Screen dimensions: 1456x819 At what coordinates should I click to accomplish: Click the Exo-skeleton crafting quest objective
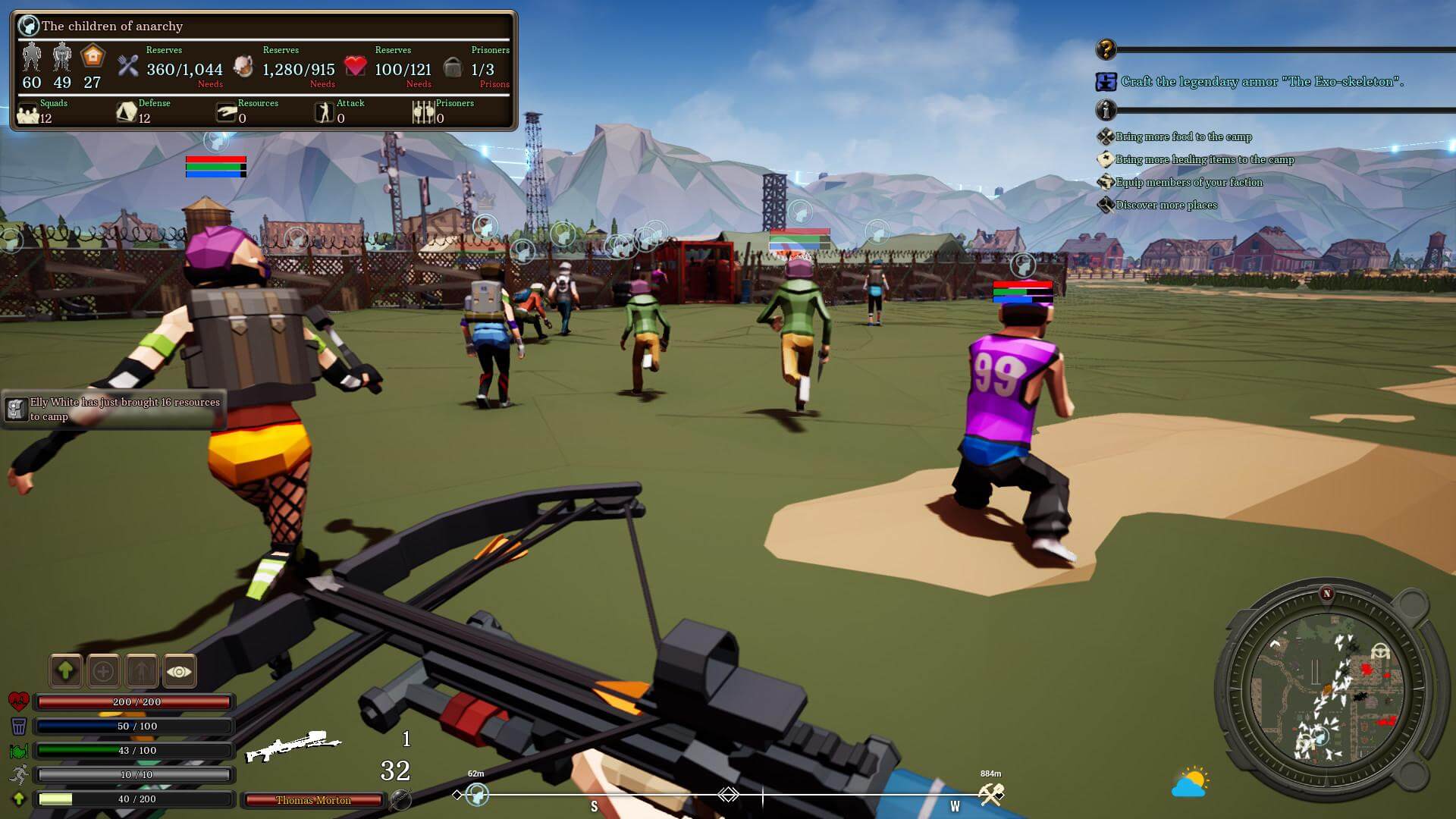[x=1262, y=81]
